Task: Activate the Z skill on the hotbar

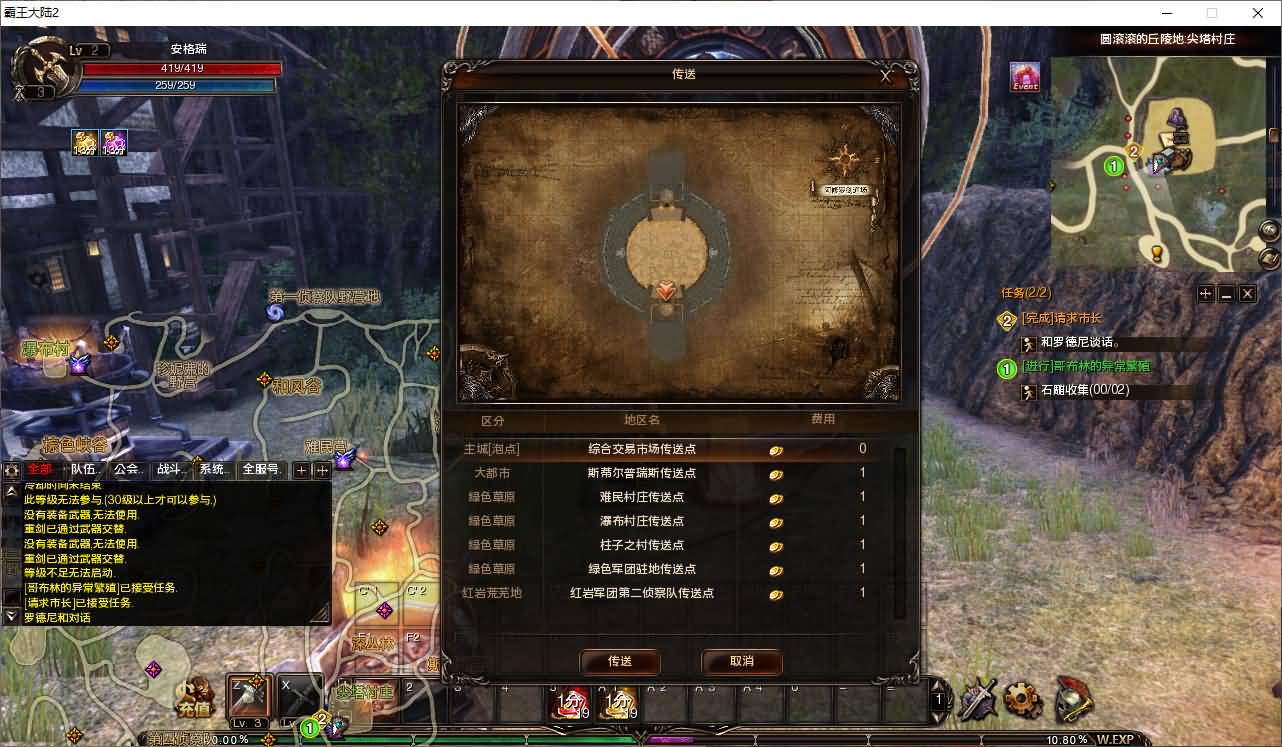Action: pos(246,697)
